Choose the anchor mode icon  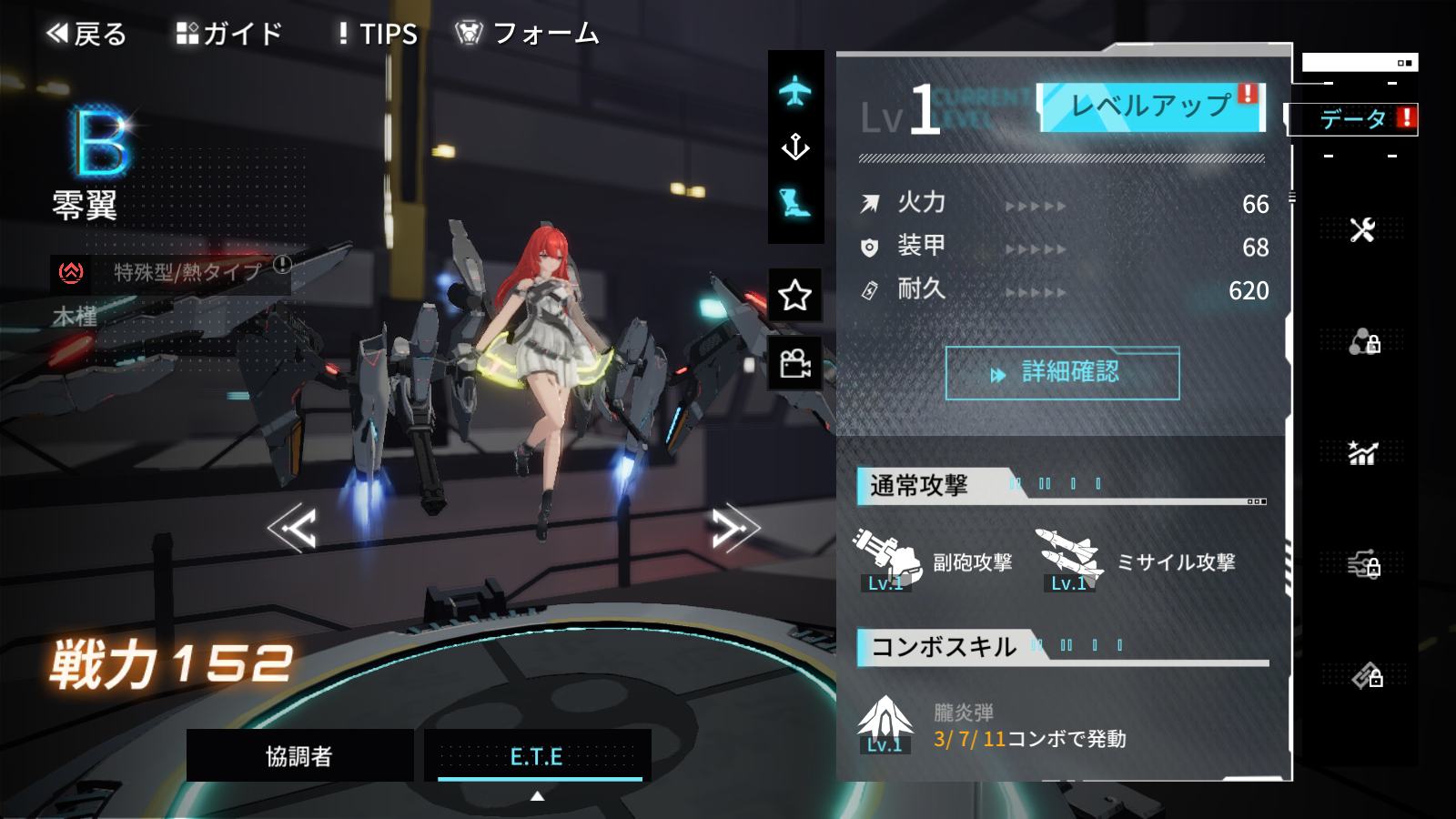(x=795, y=147)
